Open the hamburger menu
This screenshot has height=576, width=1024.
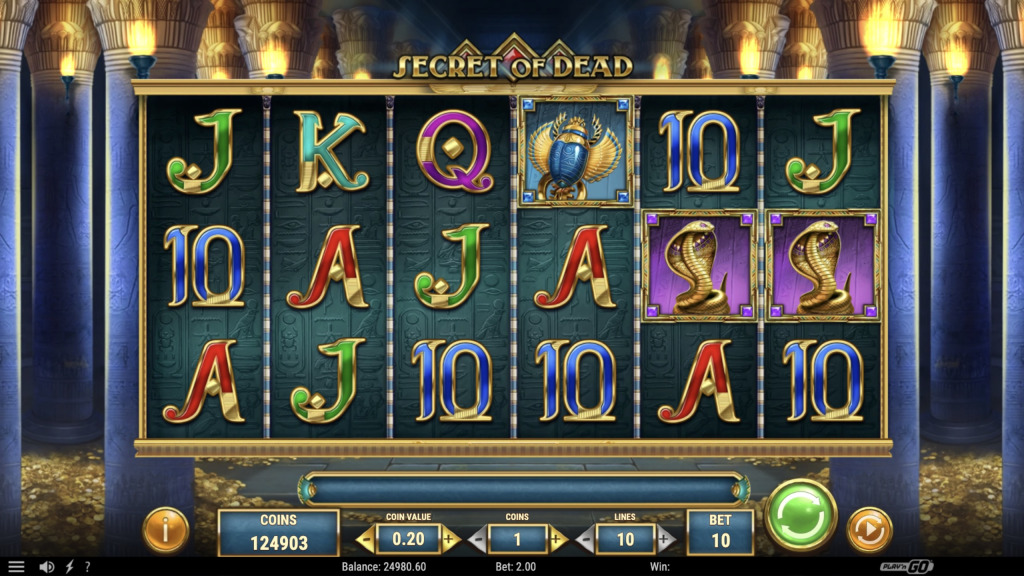tap(16, 567)
